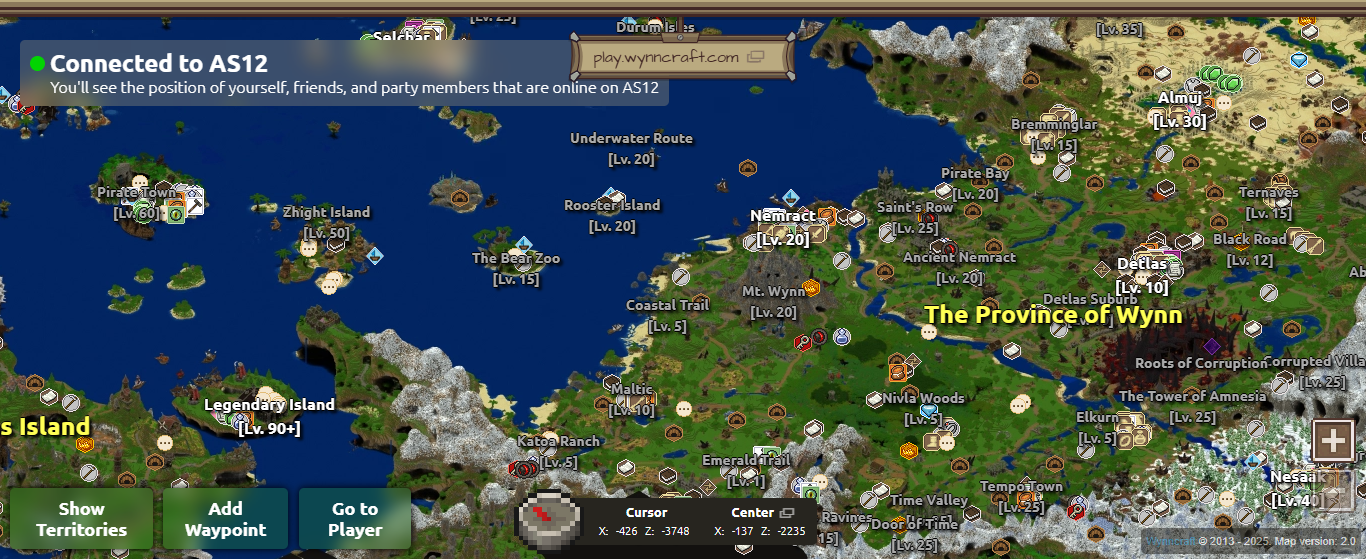The width and height of the screenshot is (1366, 559).
Task: Choose the Zhight Island label
Action: tap(326, 212)
